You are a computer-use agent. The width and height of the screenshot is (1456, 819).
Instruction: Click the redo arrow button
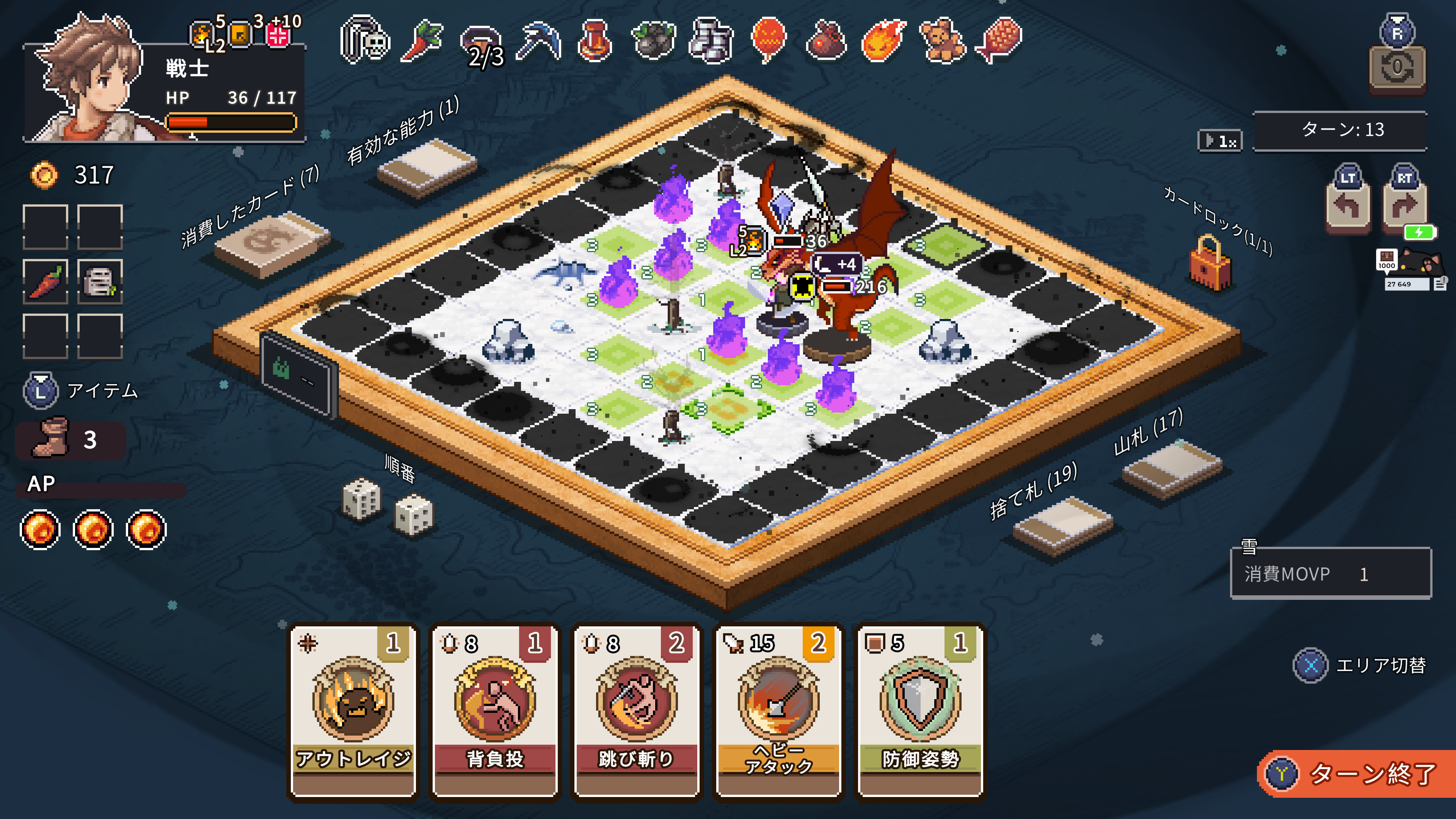point(1404,206)
